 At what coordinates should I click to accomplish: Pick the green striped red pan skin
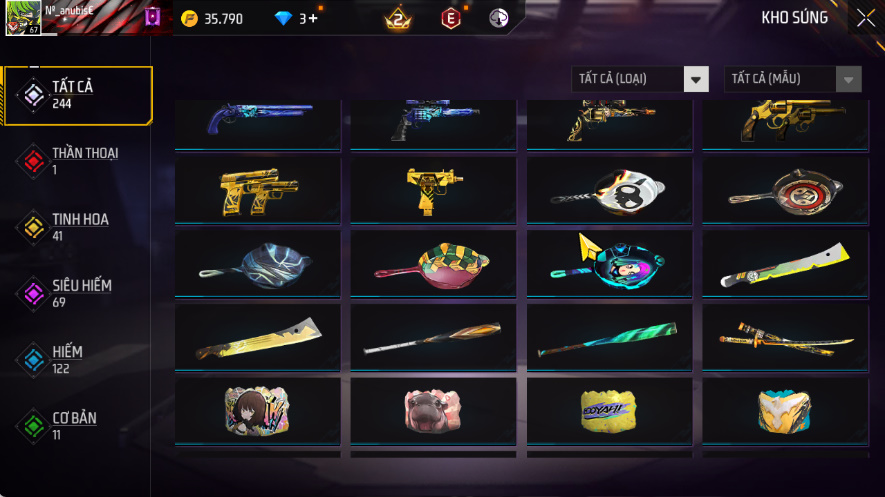click(433, 263)
